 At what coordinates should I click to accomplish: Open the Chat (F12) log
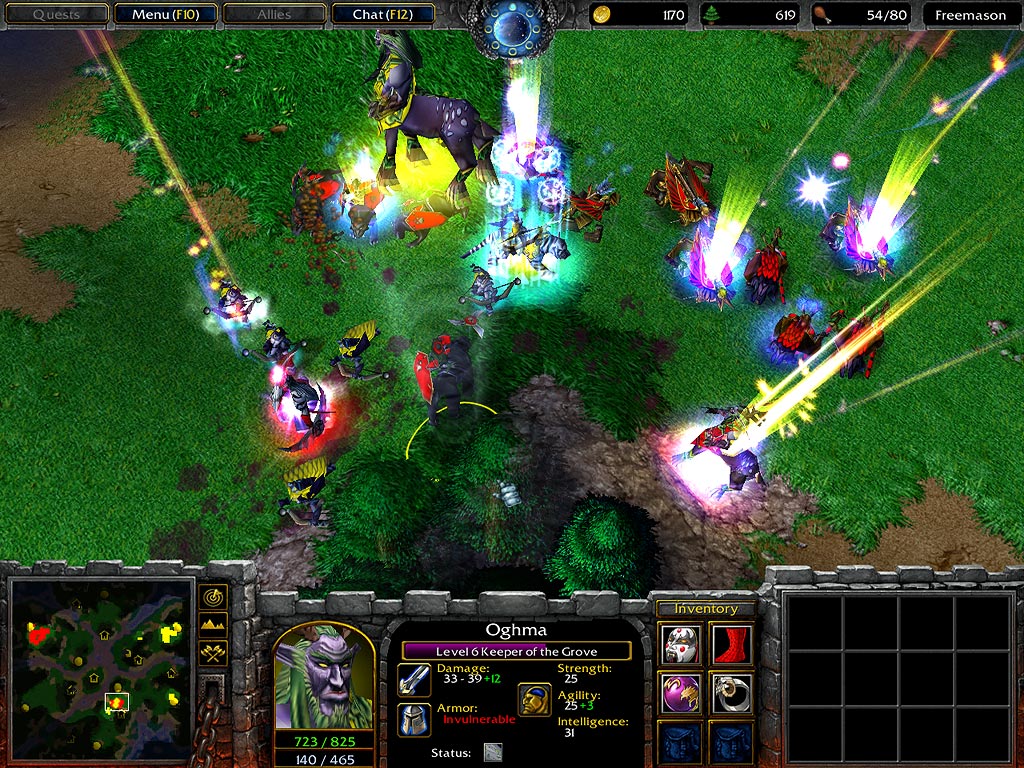(380, 15)
